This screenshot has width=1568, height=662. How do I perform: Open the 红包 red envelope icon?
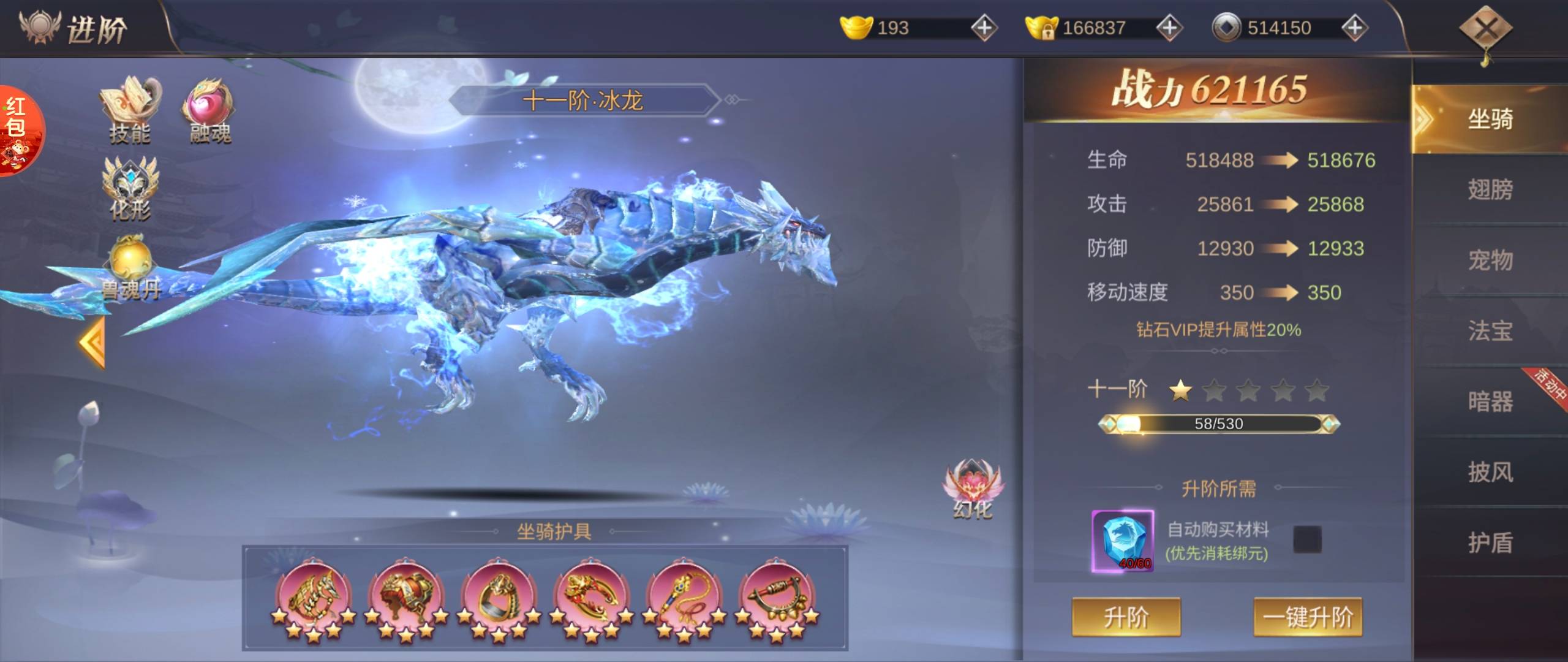pyautogui.click(x=18, y=130)
